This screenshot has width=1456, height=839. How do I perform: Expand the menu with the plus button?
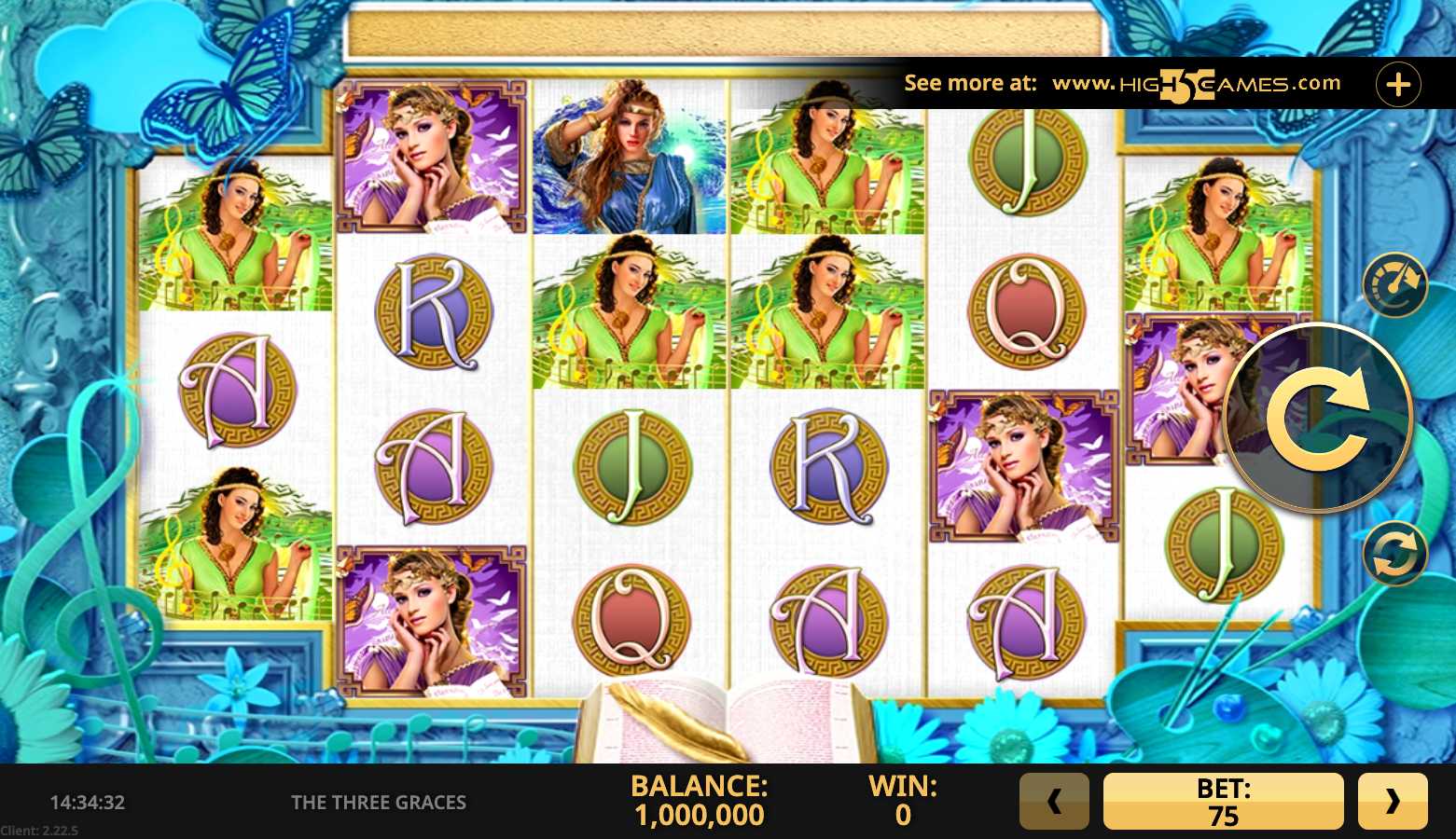(x=1398, y=85)
